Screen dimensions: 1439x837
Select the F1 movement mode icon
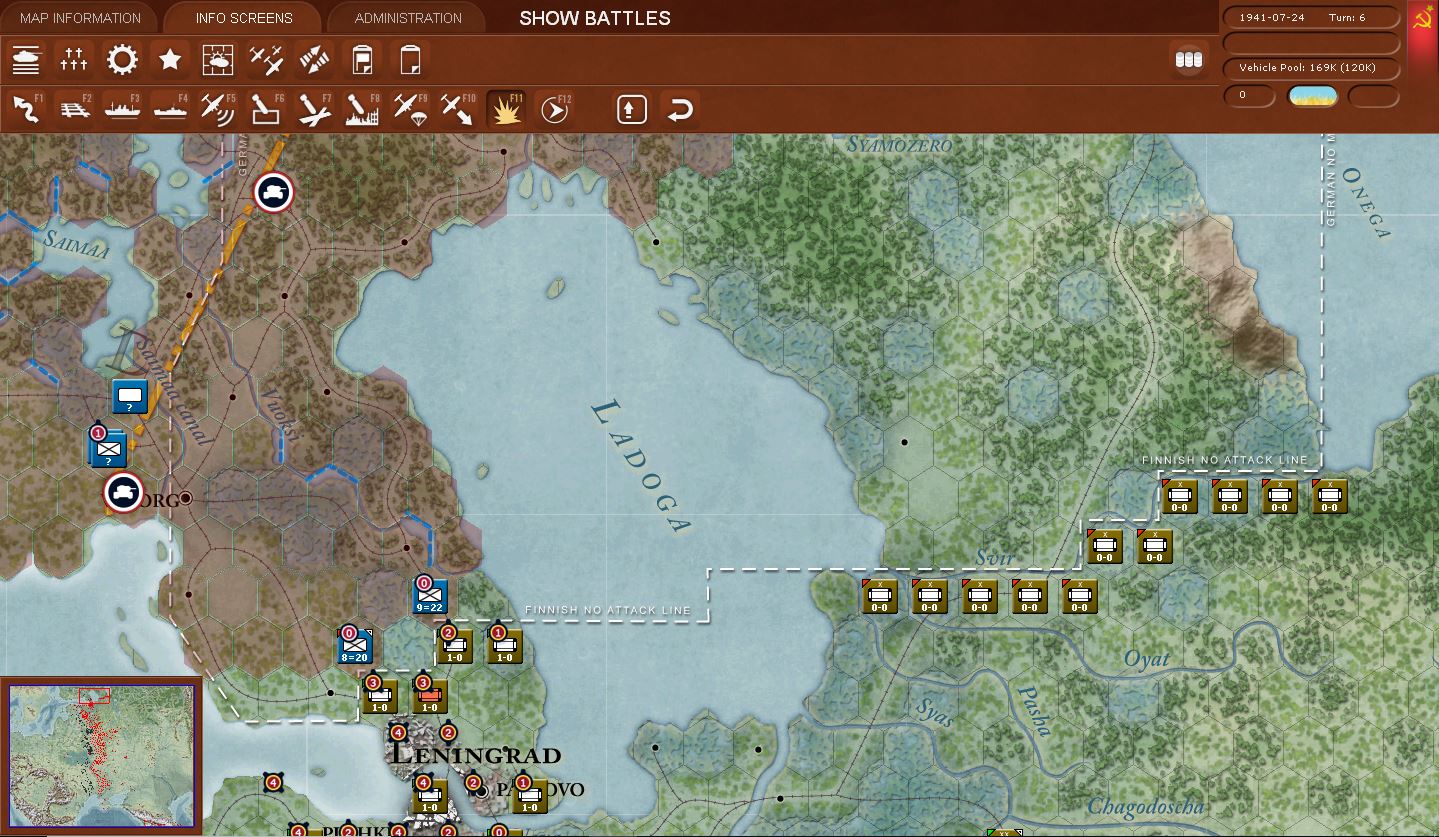coord(26,109)
